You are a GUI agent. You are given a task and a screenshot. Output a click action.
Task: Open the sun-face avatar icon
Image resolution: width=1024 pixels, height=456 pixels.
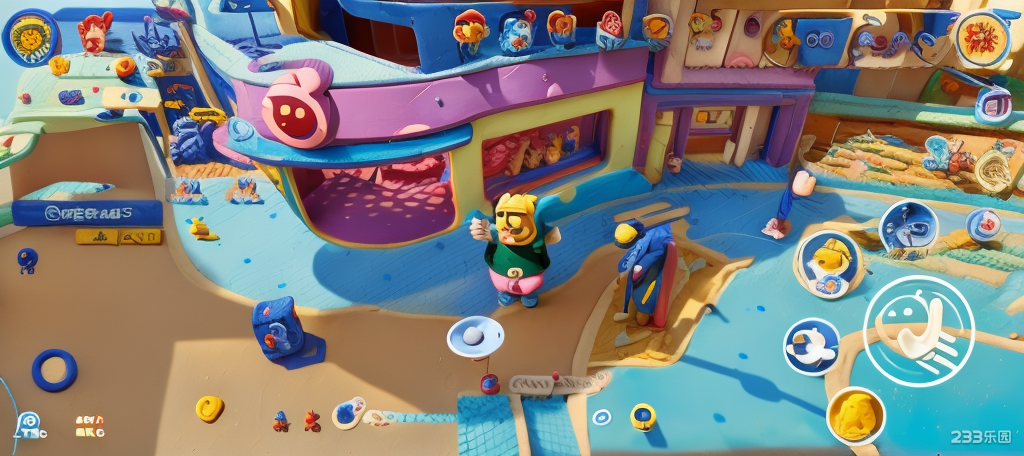[x=30, y=38]
